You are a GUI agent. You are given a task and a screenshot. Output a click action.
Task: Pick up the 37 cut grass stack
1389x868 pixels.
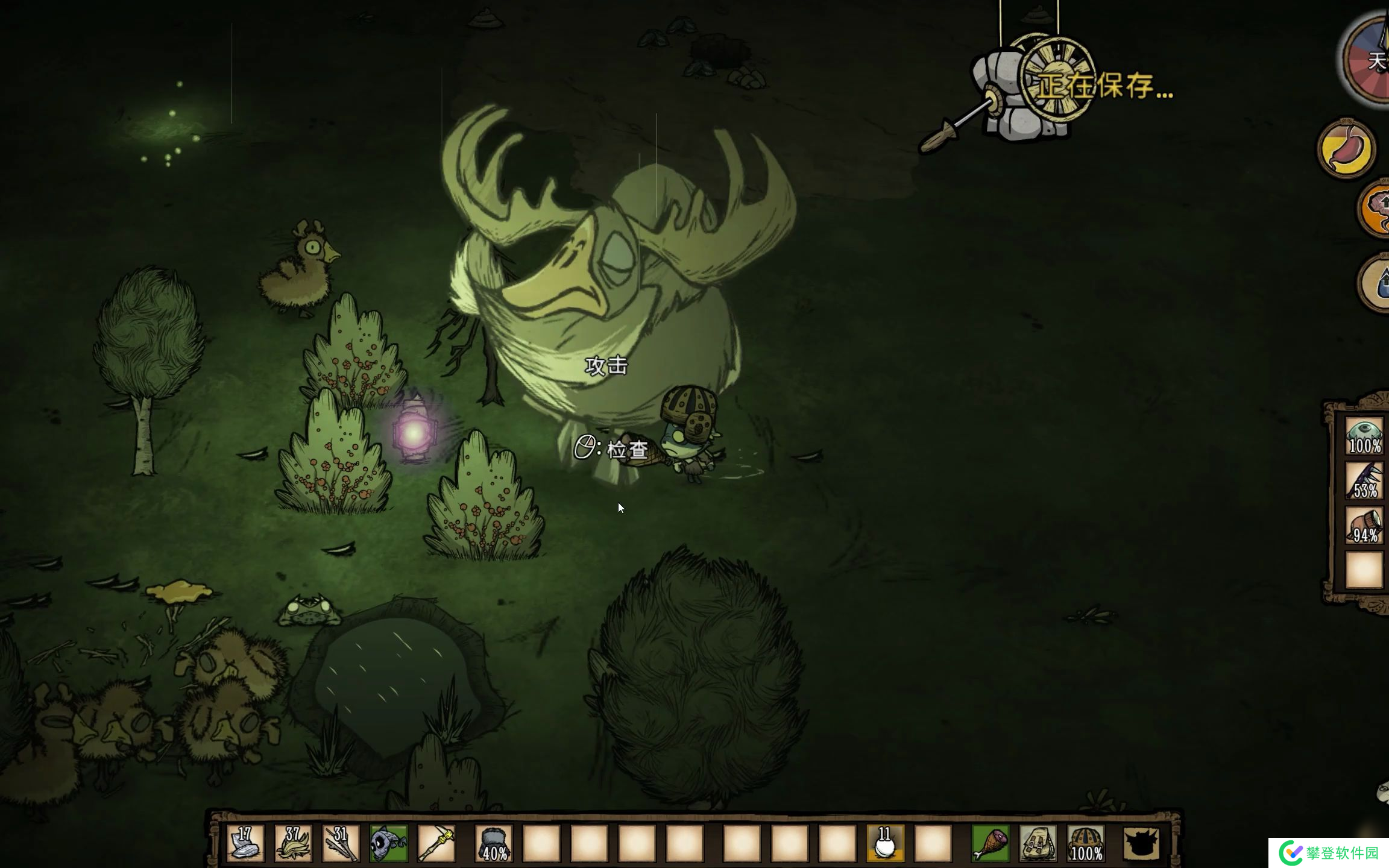(294, 843)
